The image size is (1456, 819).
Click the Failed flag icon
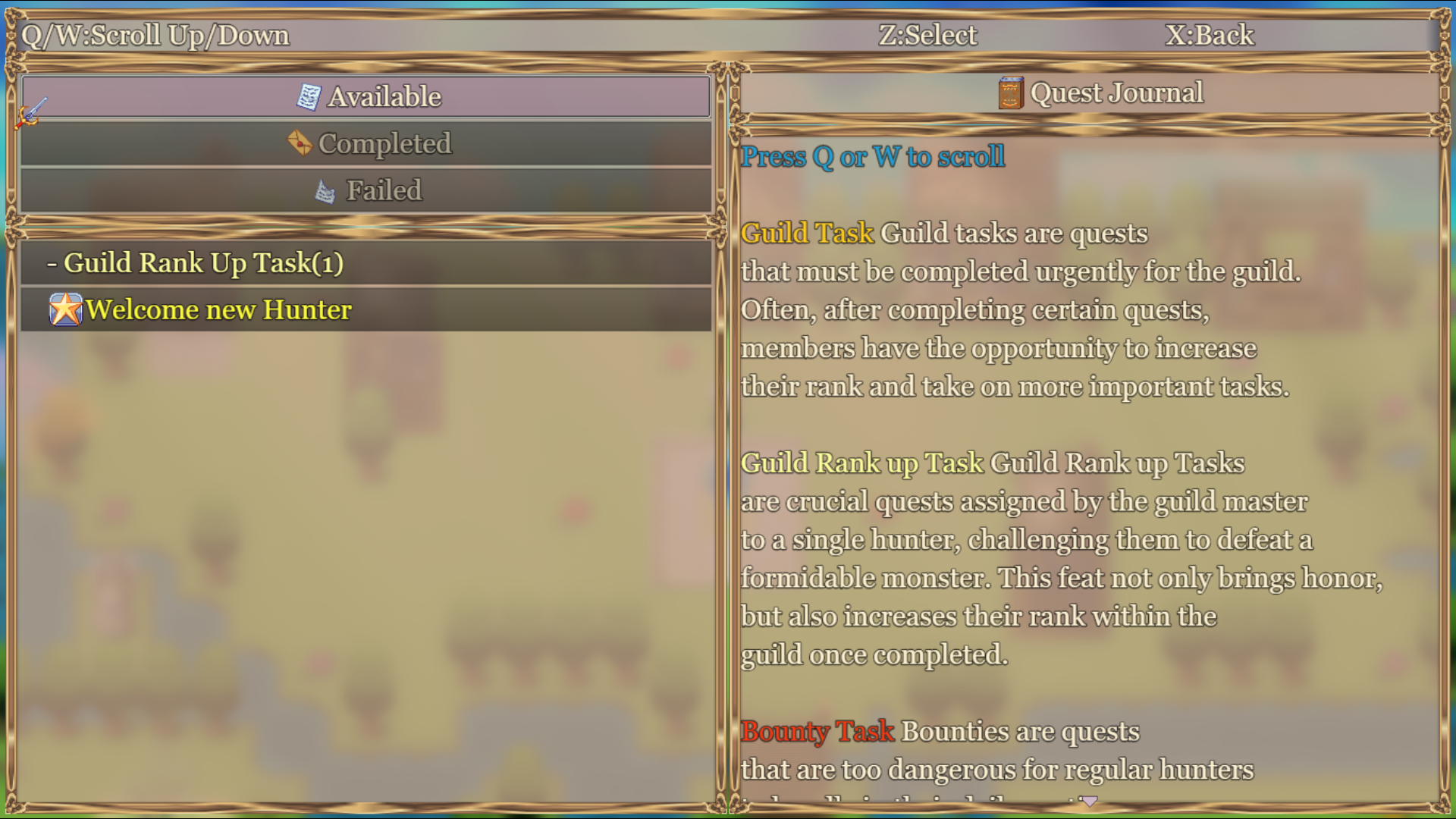click(326, 191)
